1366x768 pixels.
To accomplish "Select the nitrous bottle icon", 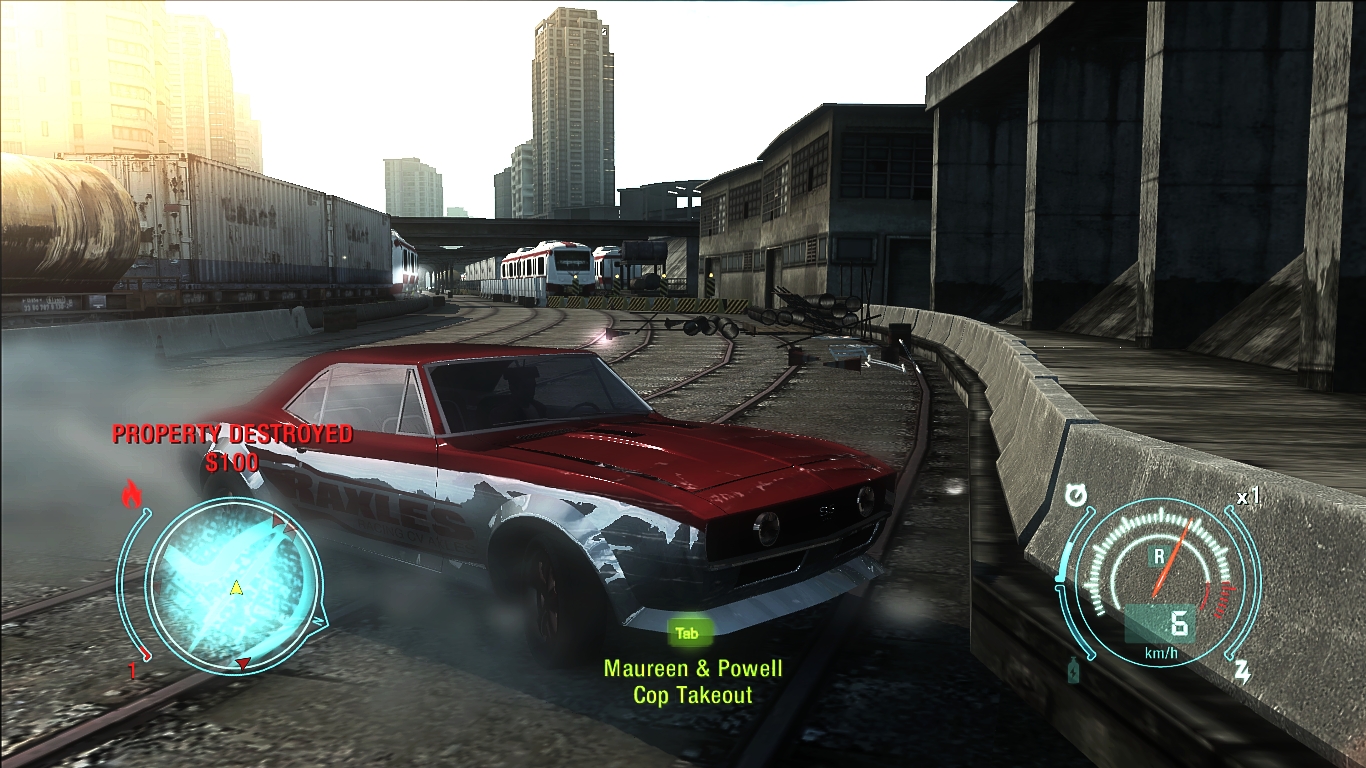I will pos(1073,671).
